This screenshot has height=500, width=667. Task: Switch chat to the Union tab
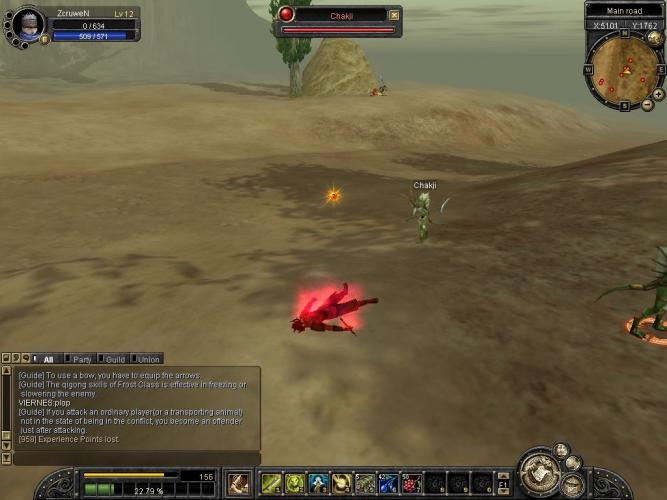pos(148,359)
